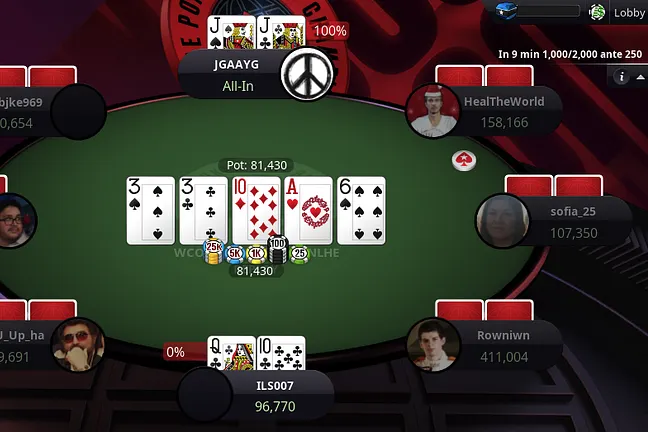Image resolution: width=648 pixels, height=432 pixels.
Task: Click HealTheWorld's Santa hat avatar
Action: [x=433, y=110]
